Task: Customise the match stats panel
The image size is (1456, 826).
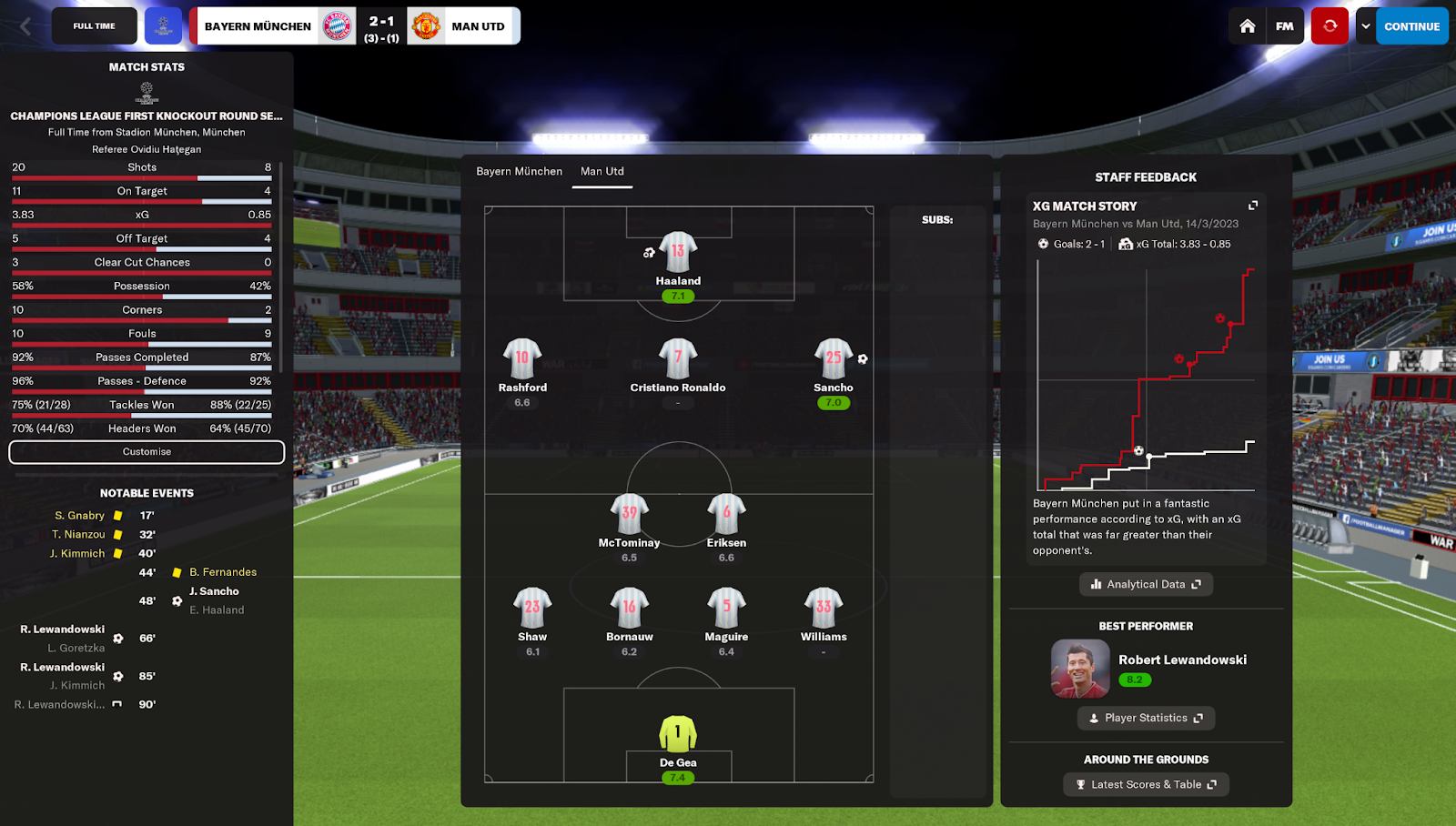Action: (x=147, y=452)
